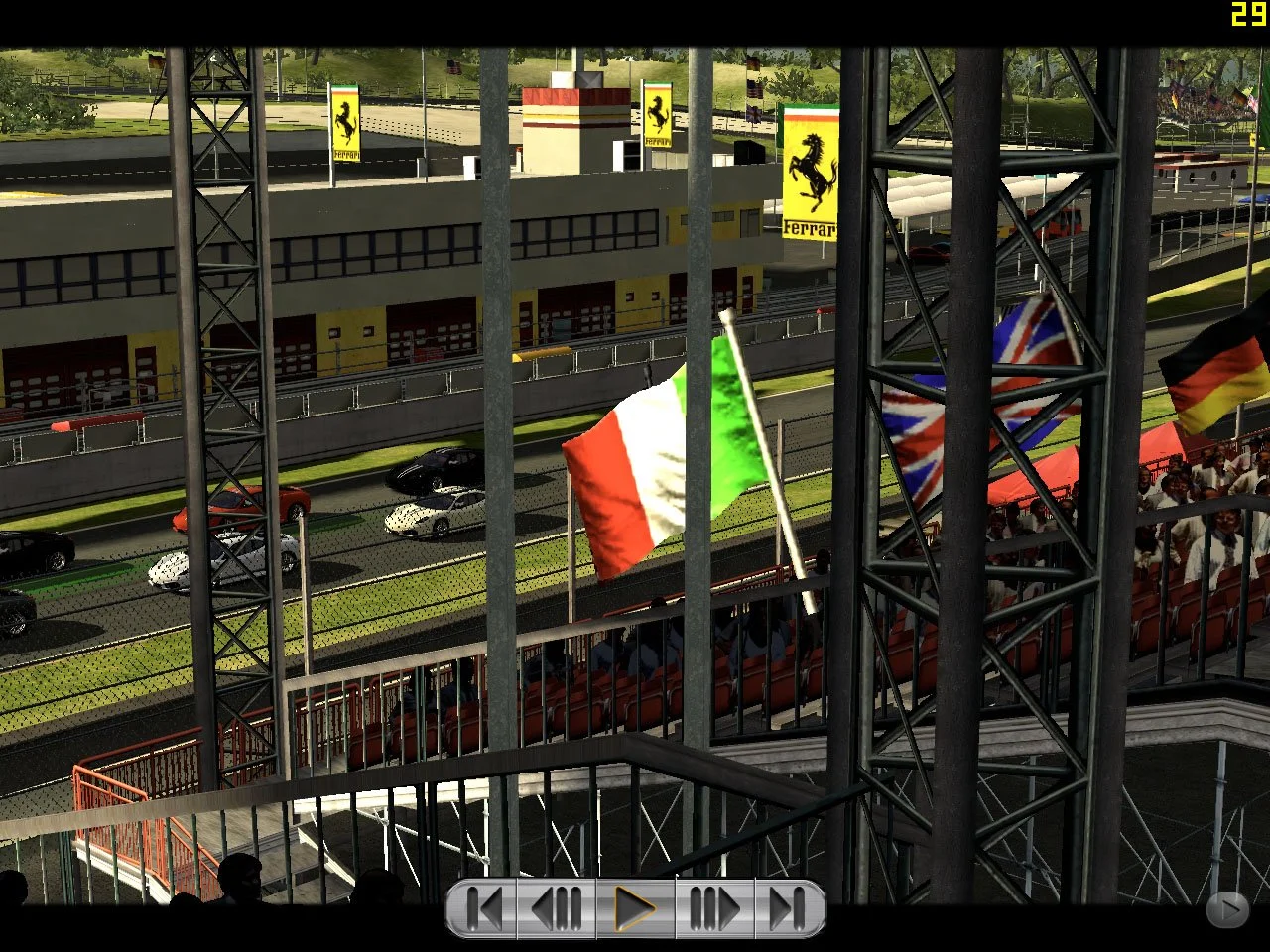Skip to the end of the replay

787,905
